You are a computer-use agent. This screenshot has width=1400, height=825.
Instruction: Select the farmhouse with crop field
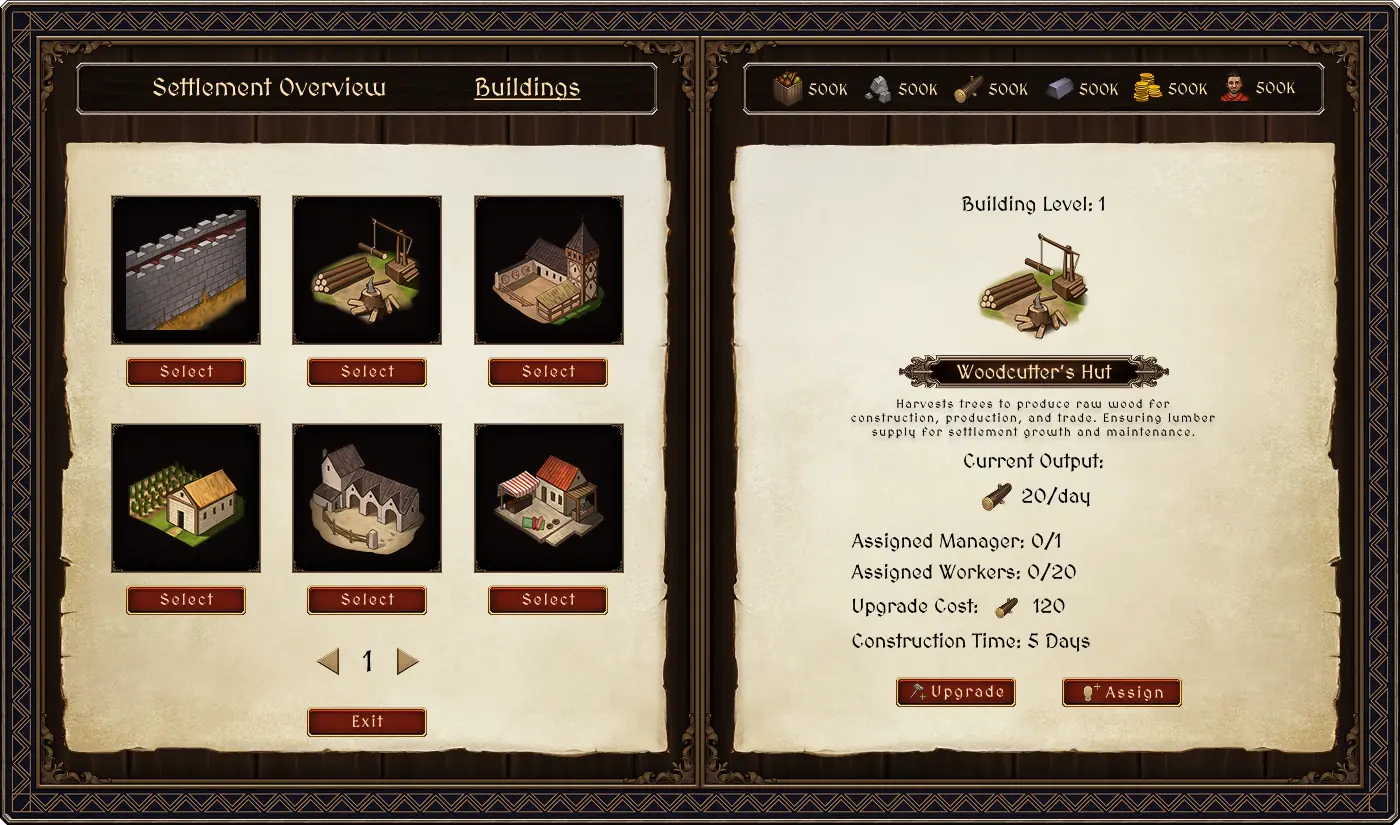(x=186, y=600)
